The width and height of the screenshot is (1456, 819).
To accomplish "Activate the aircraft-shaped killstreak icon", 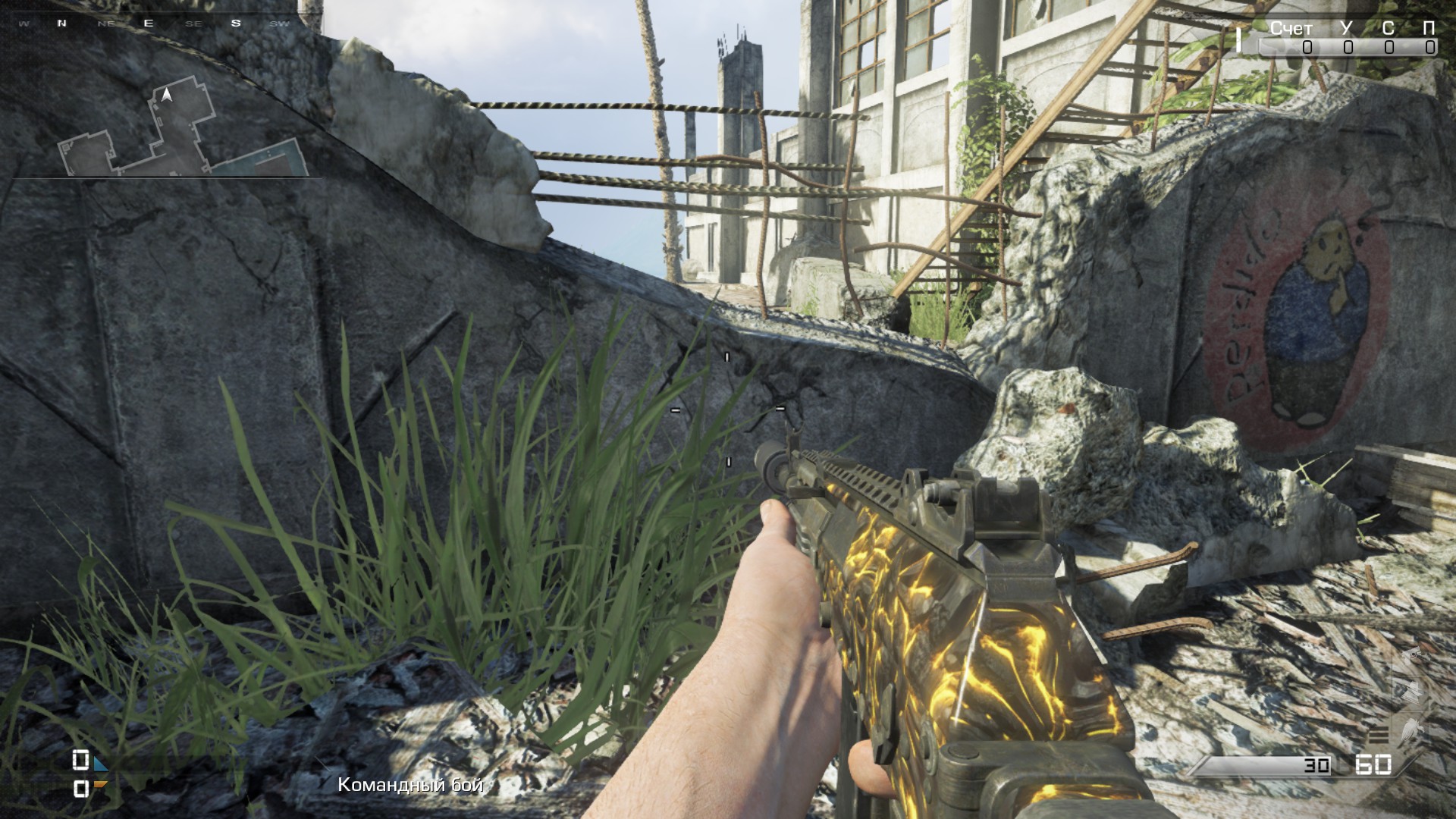I will pyautogui.click(x=1414, y=691).
